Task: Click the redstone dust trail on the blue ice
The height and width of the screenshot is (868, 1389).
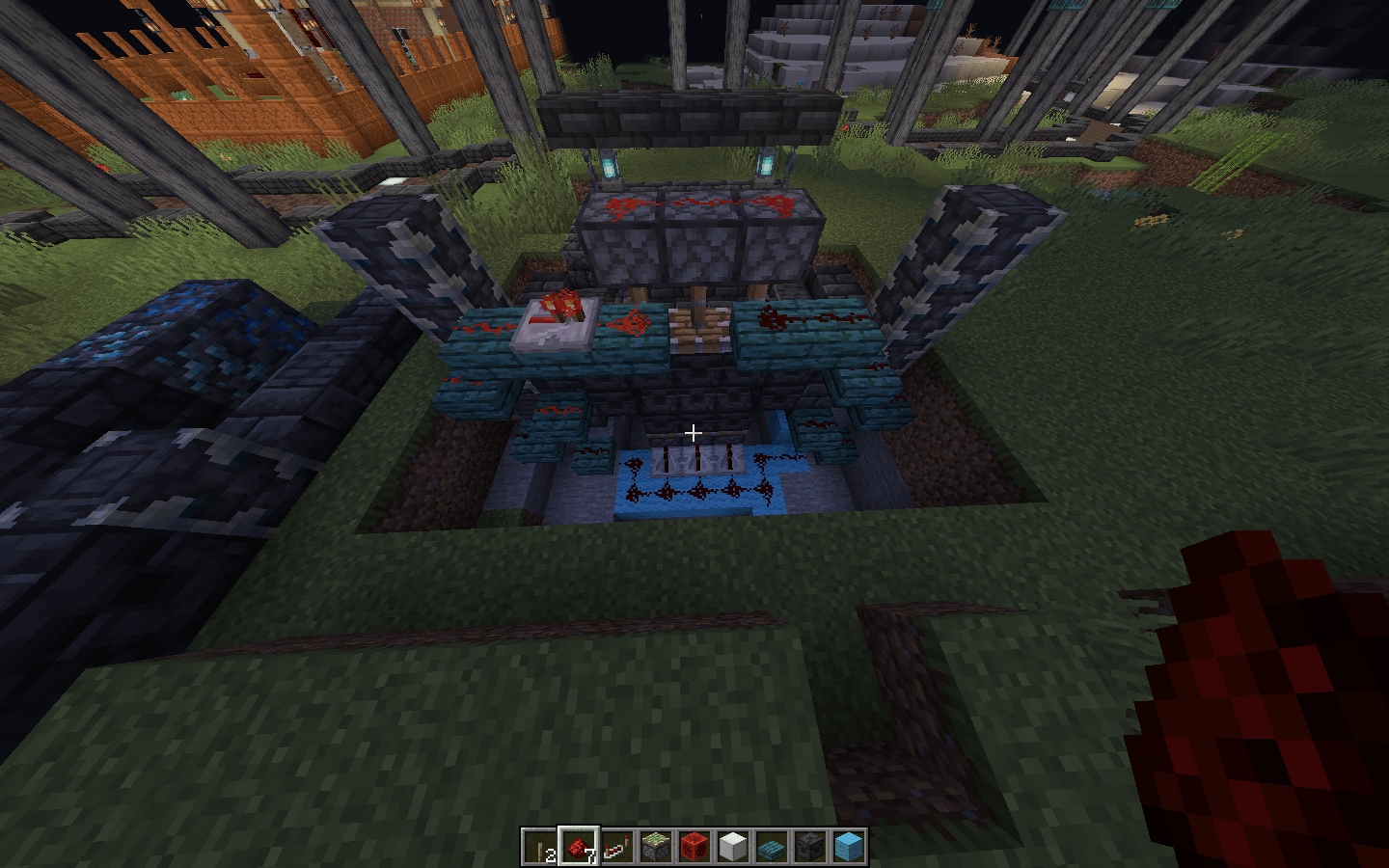Action: point(696,490)
